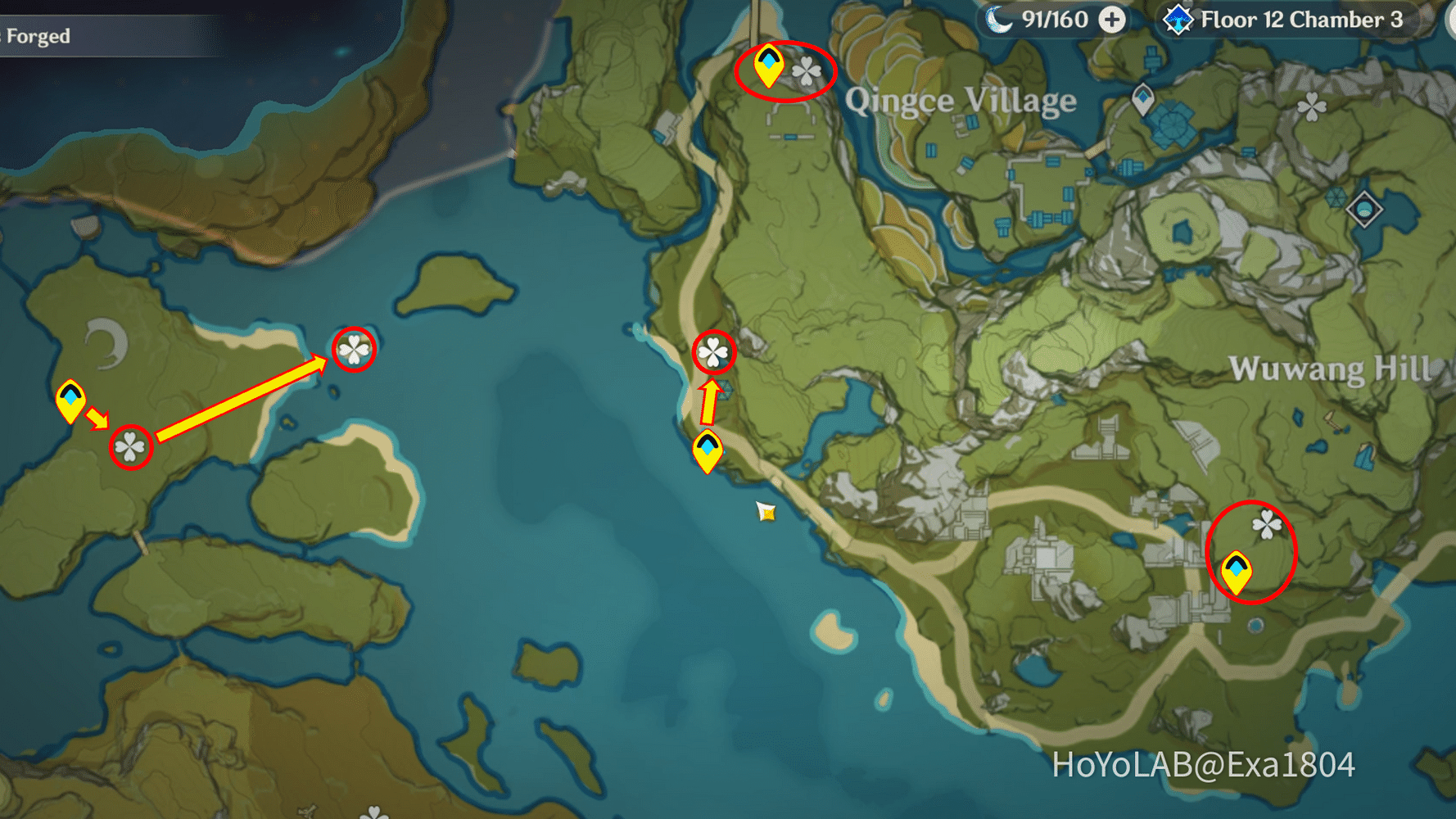Image resolution: width=1456 pixels, height=819 pixels.
Task: Click the Spiral Abyss icon in top bar
Action: click(1178, 18)
